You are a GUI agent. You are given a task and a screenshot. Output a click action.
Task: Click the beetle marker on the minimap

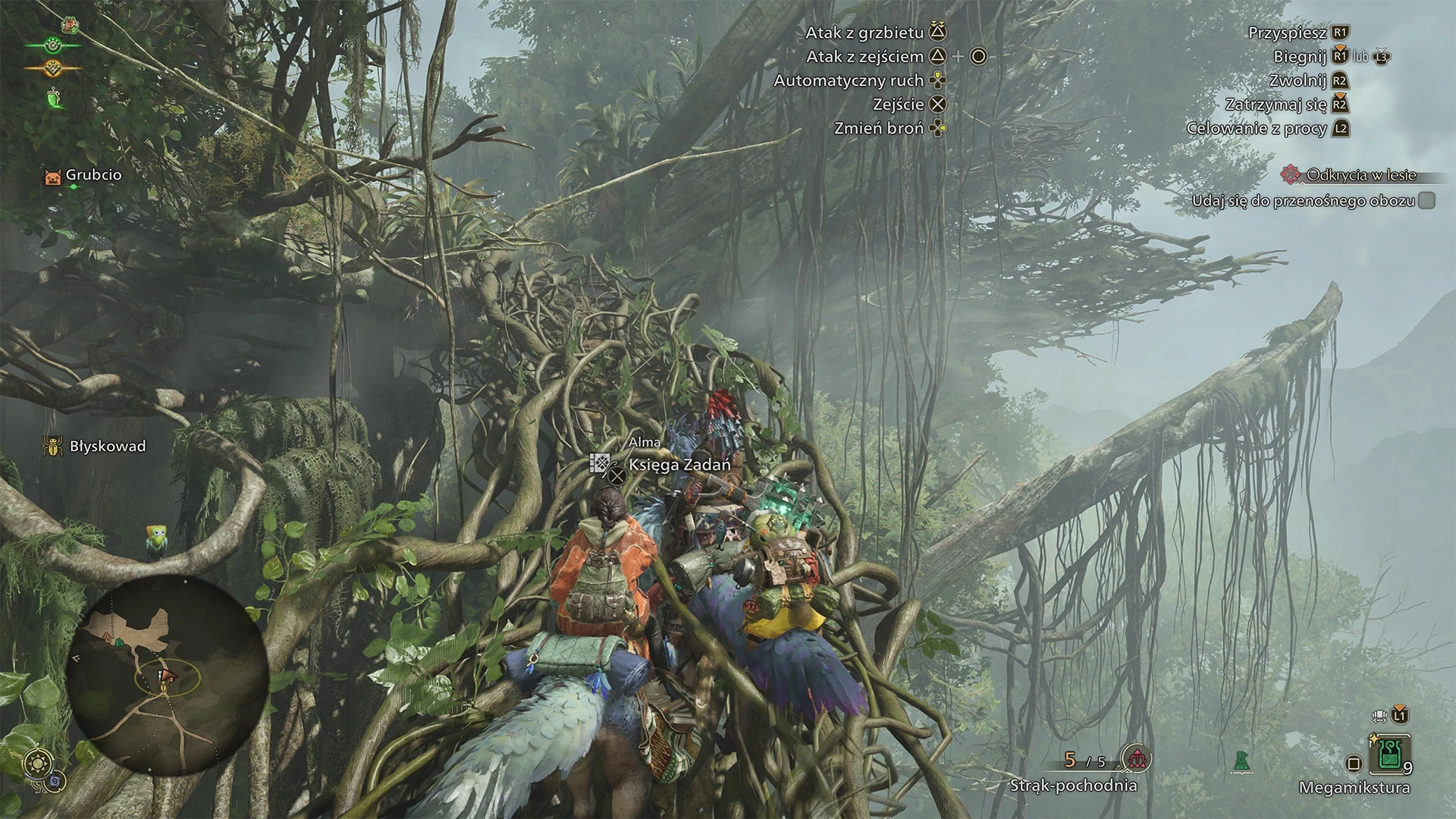coord(162,687)
